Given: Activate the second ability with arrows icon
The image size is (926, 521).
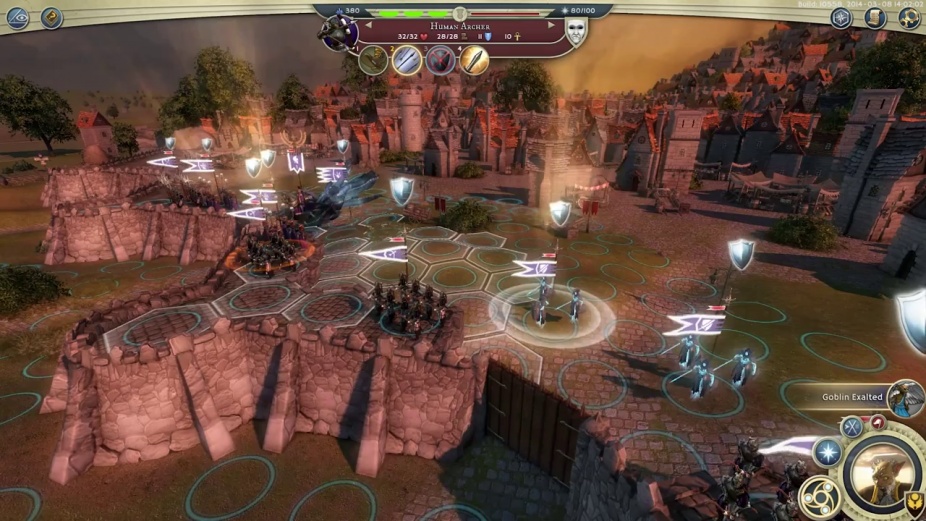Looking at the screenshot, I should pyautogui.click(x=407, y=61).
